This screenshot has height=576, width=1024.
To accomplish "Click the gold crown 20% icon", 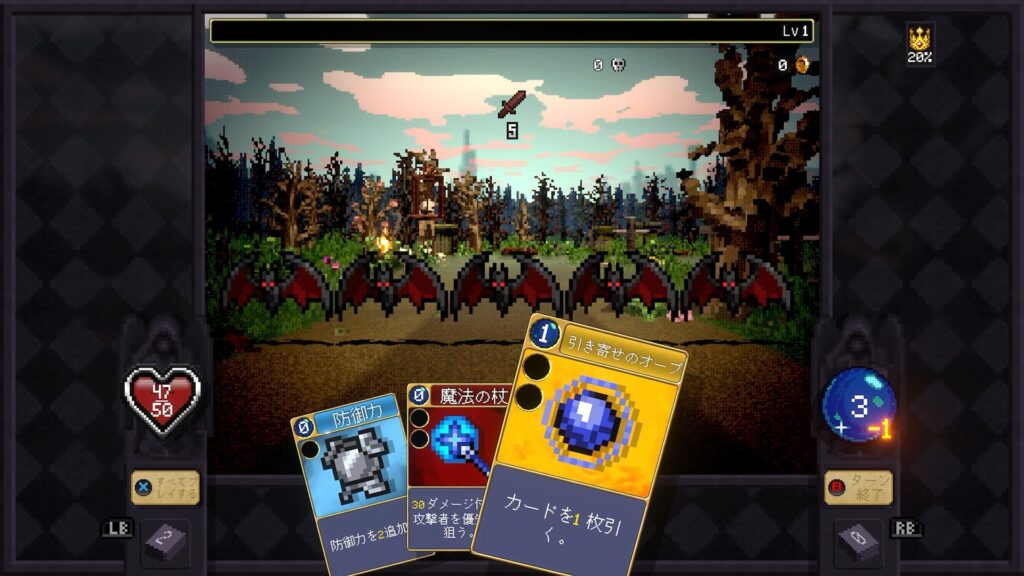I will [919, 43].
